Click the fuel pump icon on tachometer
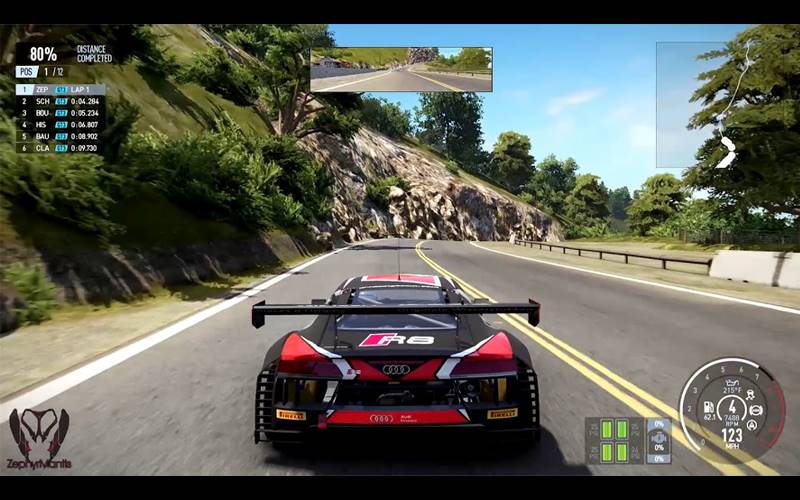This screenshot has width=800, height=500. tap(708, 406)
